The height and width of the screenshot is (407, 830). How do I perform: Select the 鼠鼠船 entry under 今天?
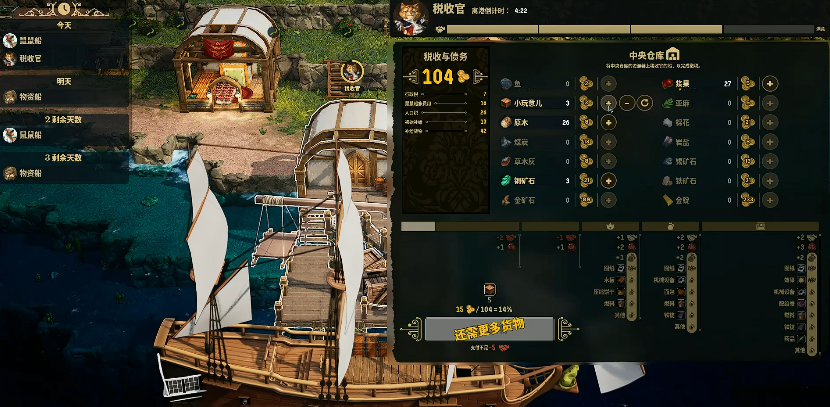30,41
